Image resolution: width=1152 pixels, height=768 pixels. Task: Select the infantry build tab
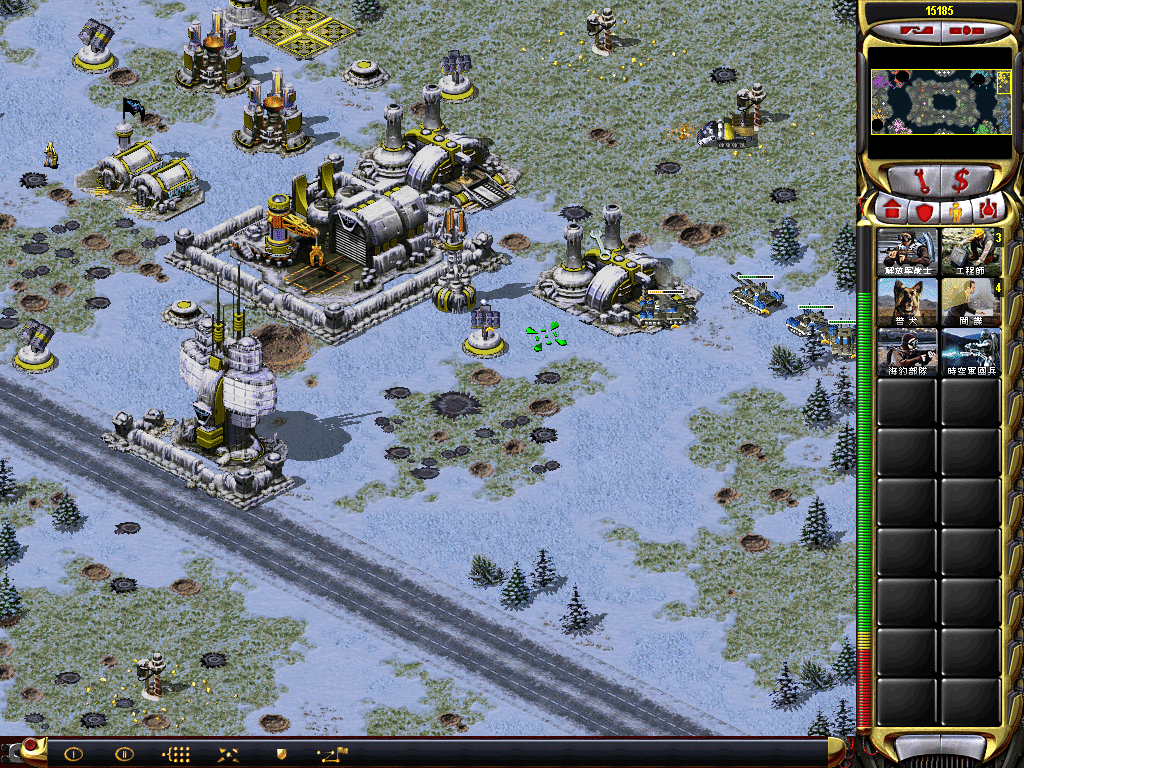coord(956,211)
